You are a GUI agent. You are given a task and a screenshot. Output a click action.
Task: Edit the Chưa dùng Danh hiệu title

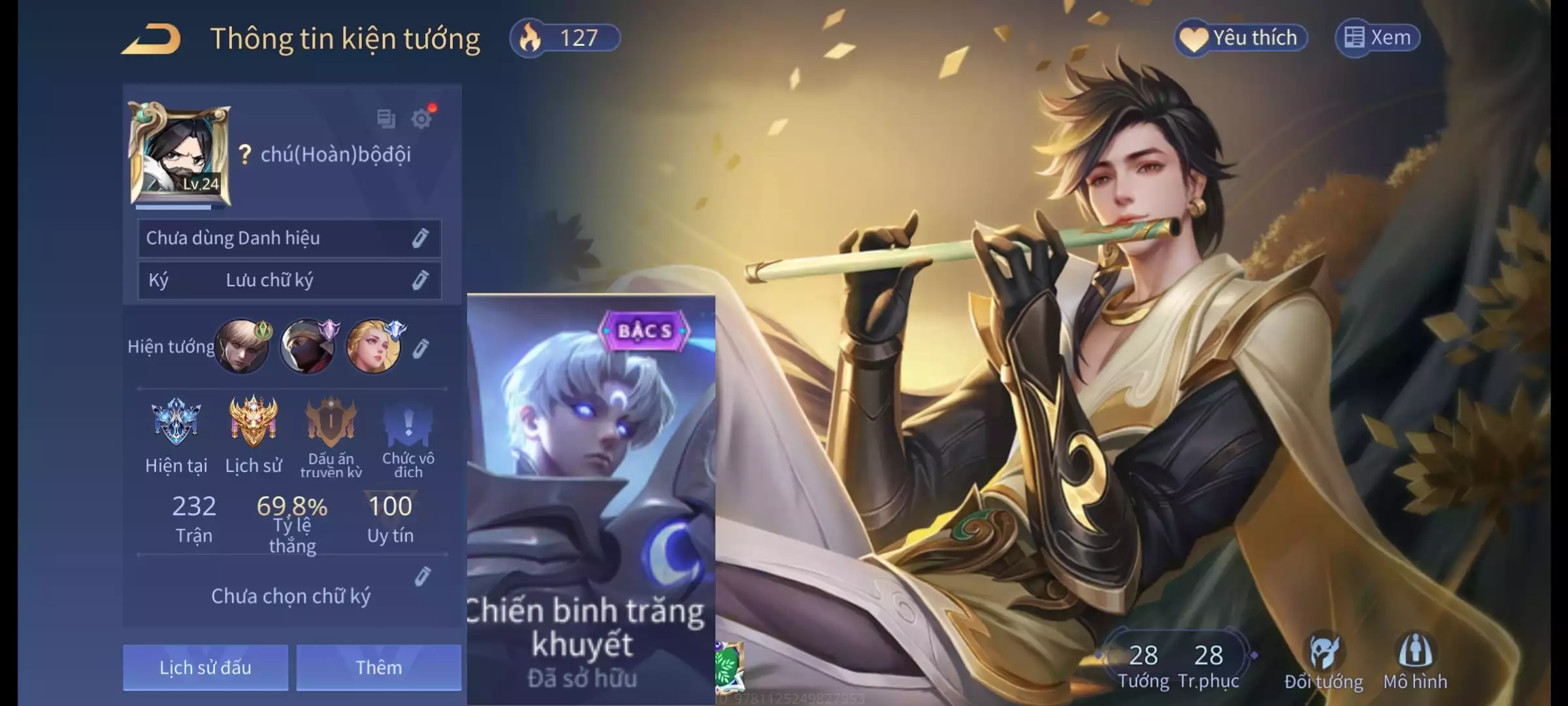coord(420,238)
